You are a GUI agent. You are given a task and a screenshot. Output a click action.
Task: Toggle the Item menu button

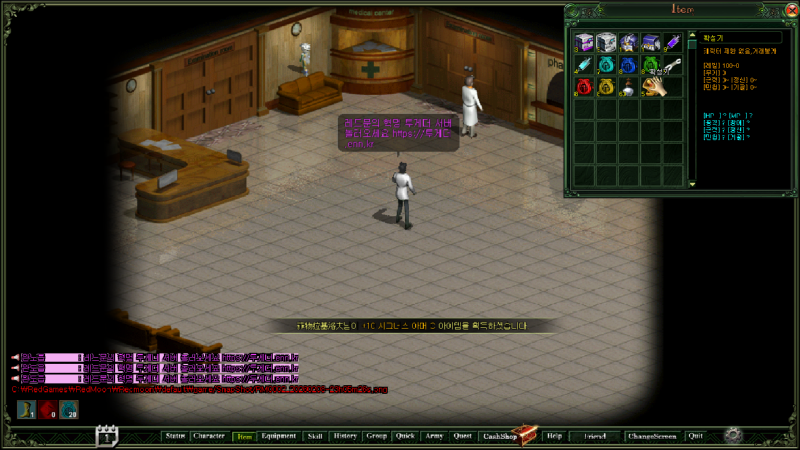(x=244, y=436)
